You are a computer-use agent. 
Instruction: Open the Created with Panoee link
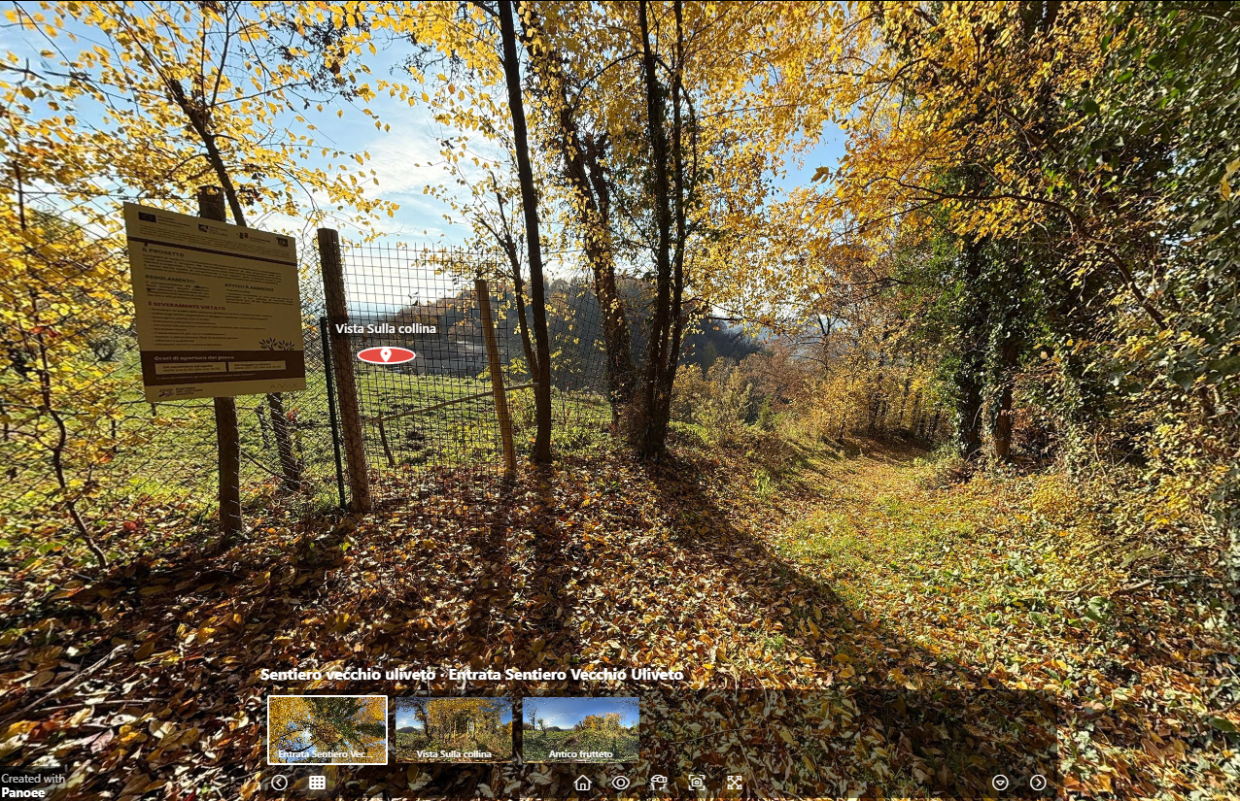click(x=33, y=784)
